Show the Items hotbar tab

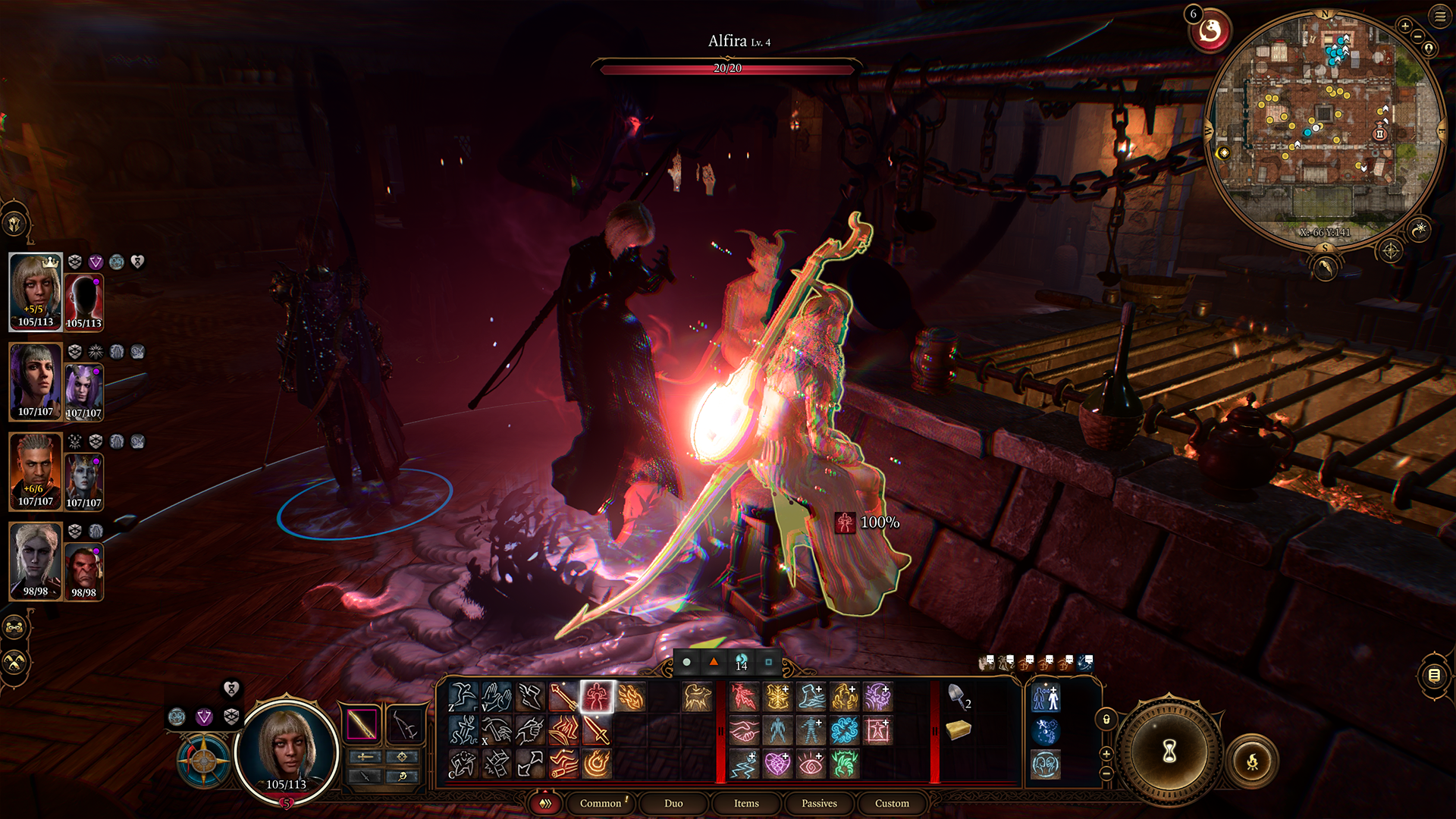click(746, 803)
